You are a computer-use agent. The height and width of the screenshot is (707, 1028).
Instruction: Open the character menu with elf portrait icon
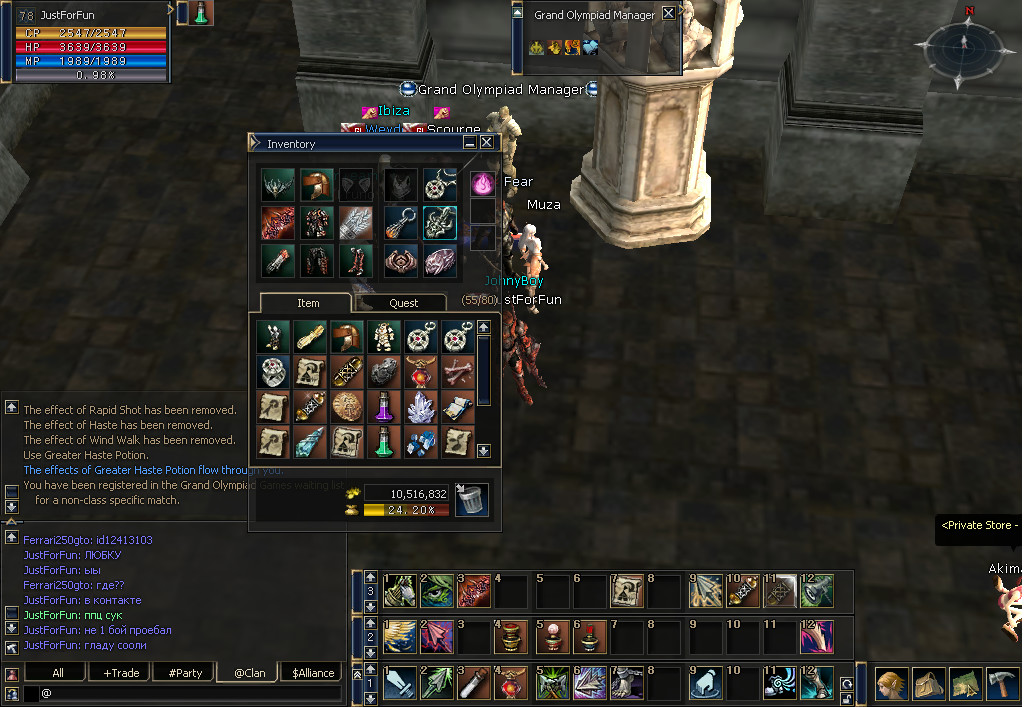893,684
